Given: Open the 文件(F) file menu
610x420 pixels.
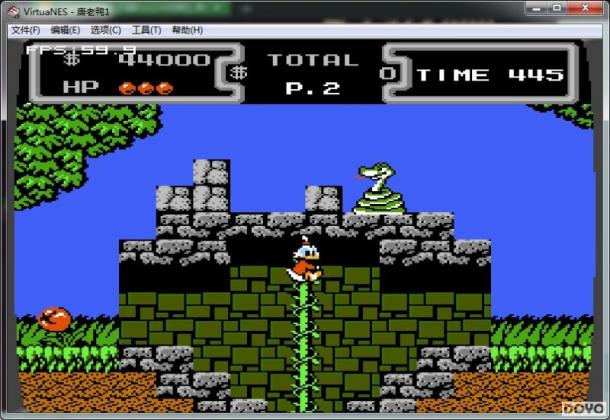Looking at the screenshot, I should 25,30.
